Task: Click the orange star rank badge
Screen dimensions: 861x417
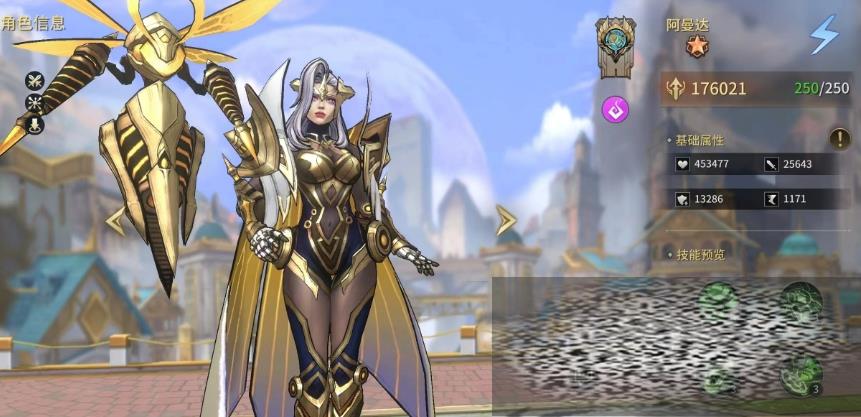Action: coord(697,46)
